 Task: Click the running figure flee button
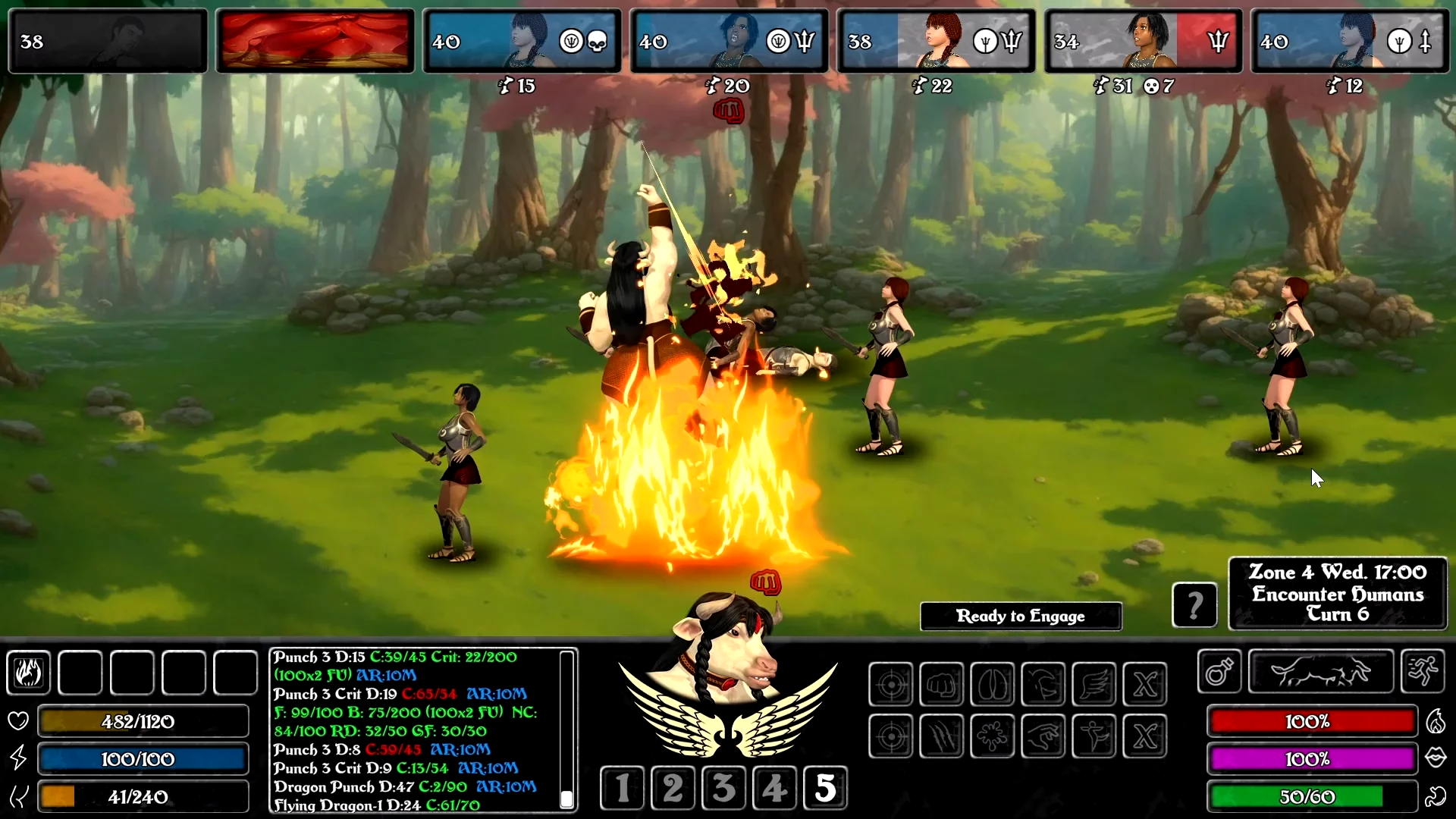click(1423, 672)
